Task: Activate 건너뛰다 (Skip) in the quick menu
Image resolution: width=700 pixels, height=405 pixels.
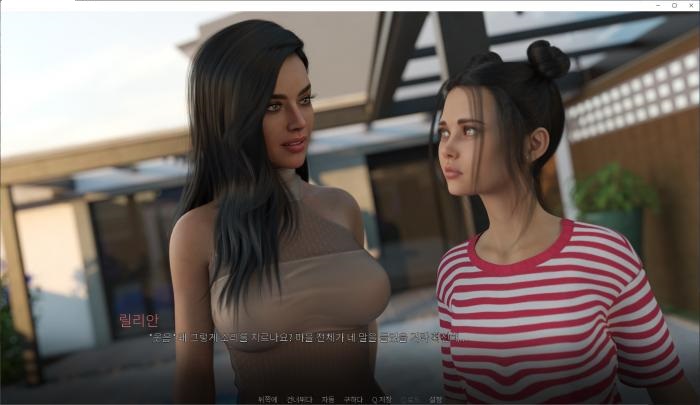Action: (299, 399)
